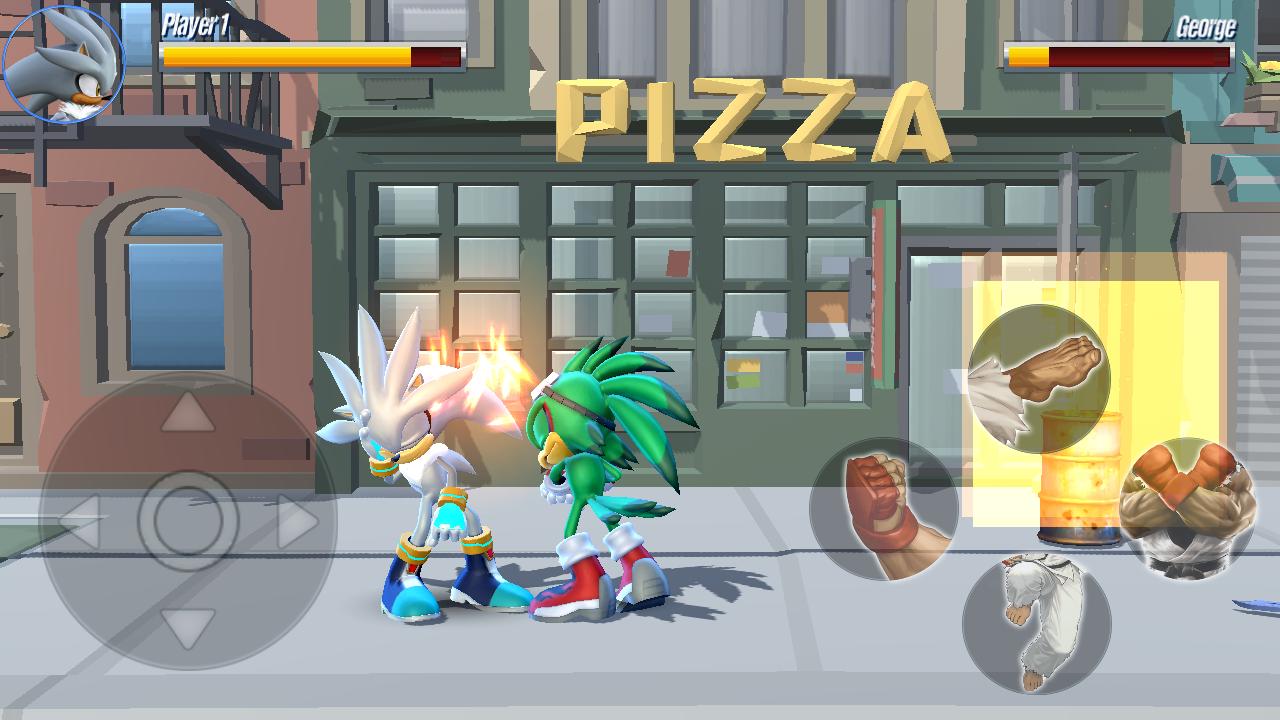This screenshot has height=720, width=1280.
Task: Click the Player 1 silver hedgehog portrait
Action: (x=64, y=64)
